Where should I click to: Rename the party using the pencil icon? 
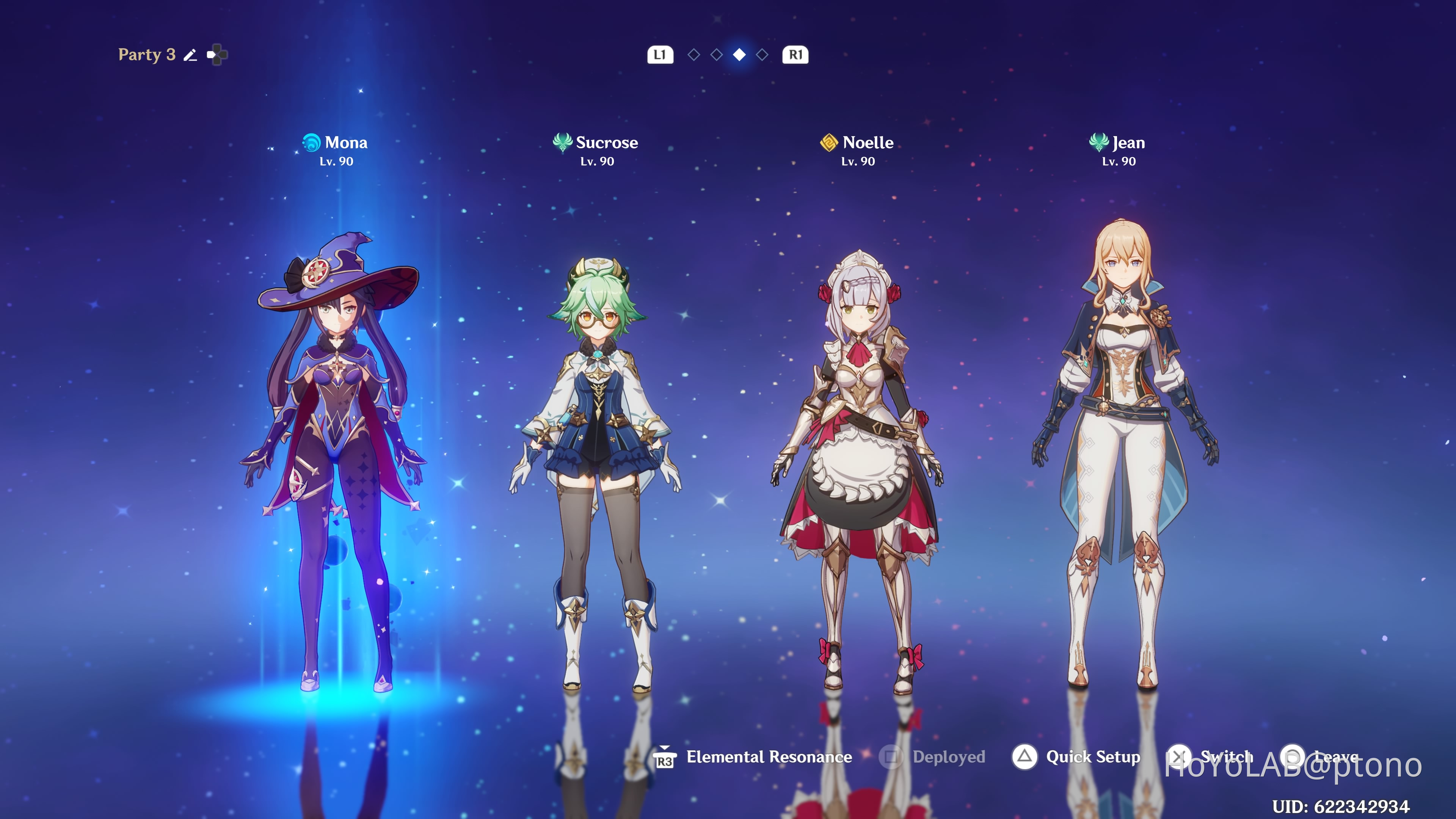(x=190, y=55)
